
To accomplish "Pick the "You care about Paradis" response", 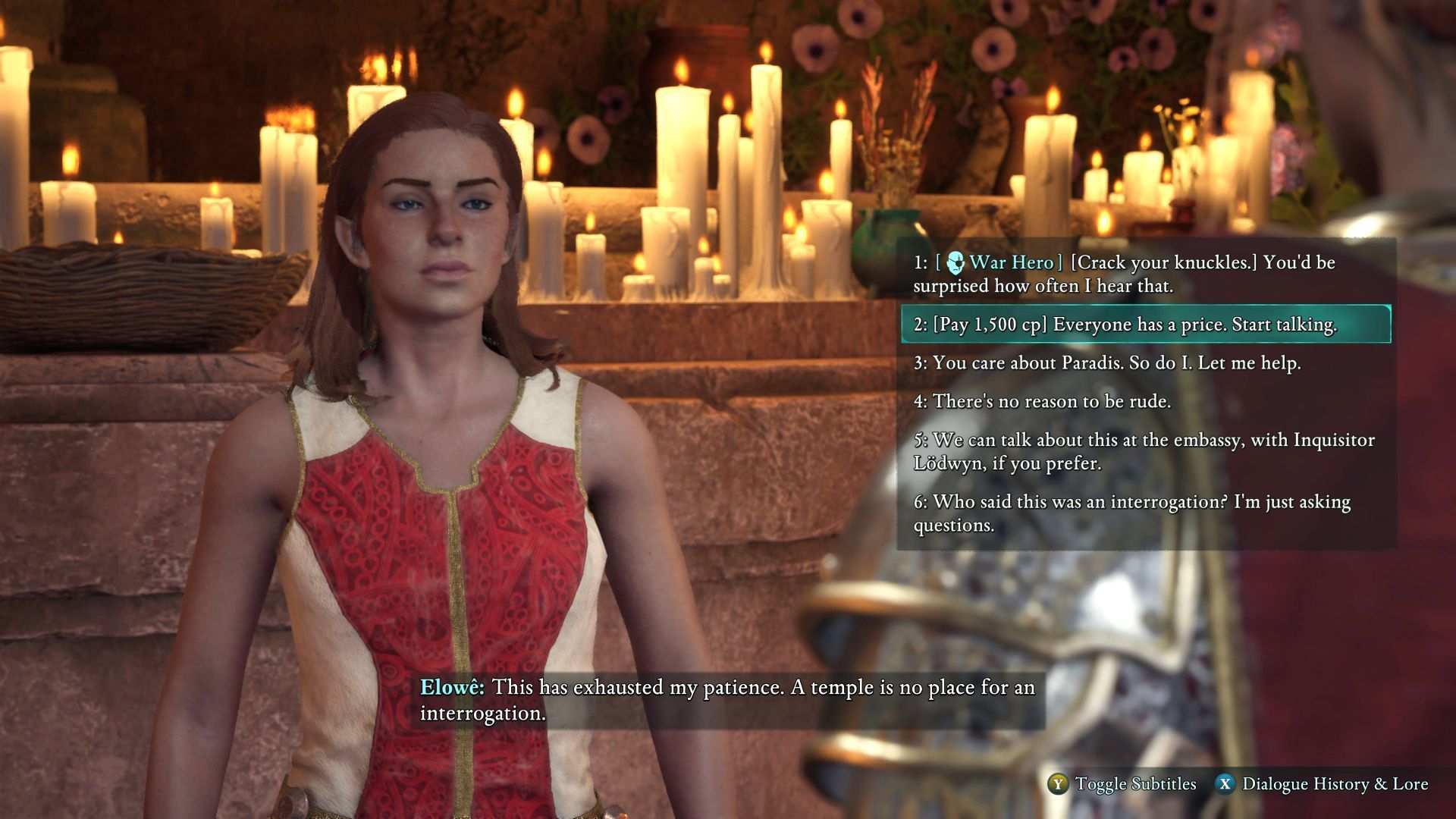I will (1107, 363).
